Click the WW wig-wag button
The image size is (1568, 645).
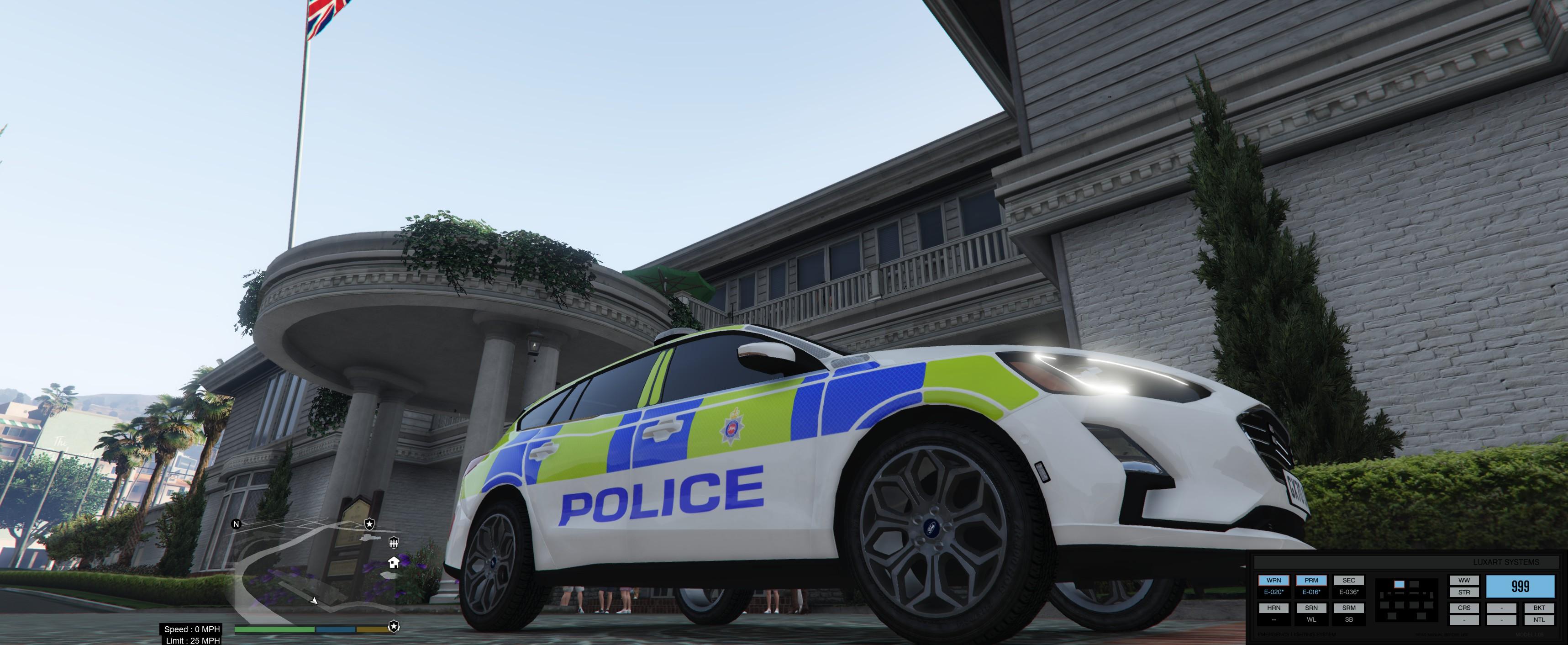(1464, 580)
